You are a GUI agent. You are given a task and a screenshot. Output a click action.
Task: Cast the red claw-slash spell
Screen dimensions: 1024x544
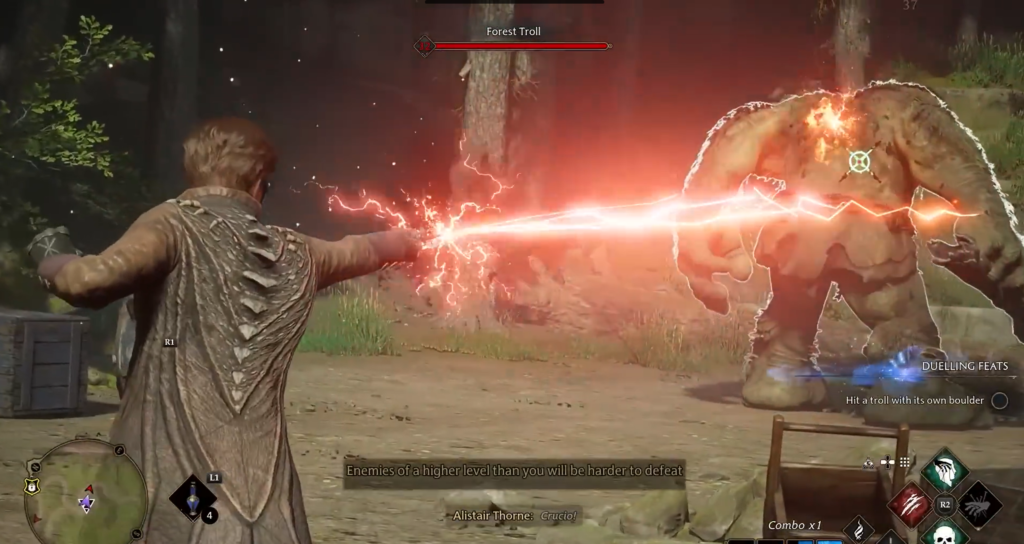908,504
